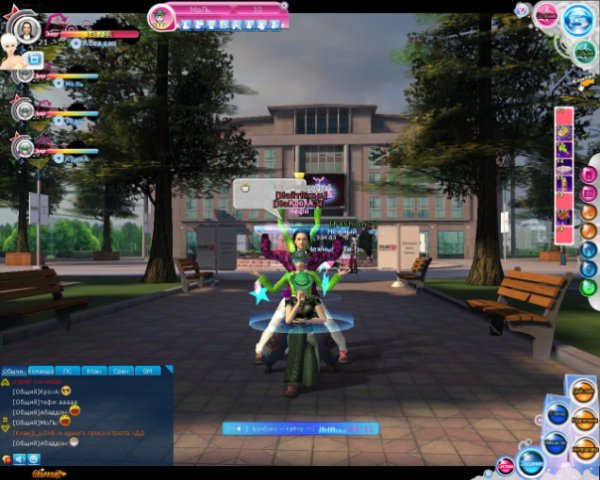Select the green-haired party member's portrait
The image size is (600, 480).
[23, 146]
